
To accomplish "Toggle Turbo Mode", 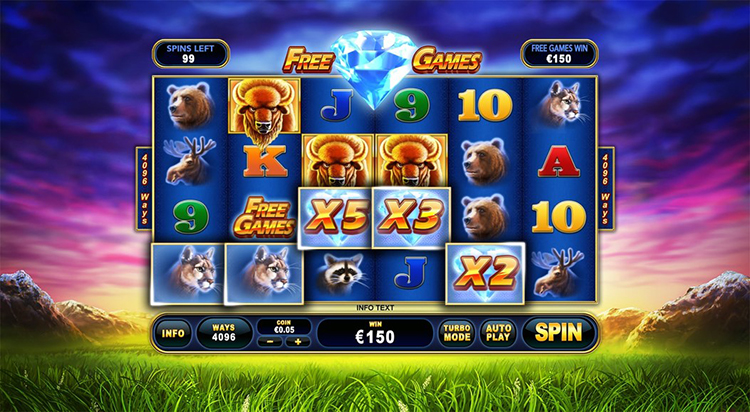I will point(455,333).
